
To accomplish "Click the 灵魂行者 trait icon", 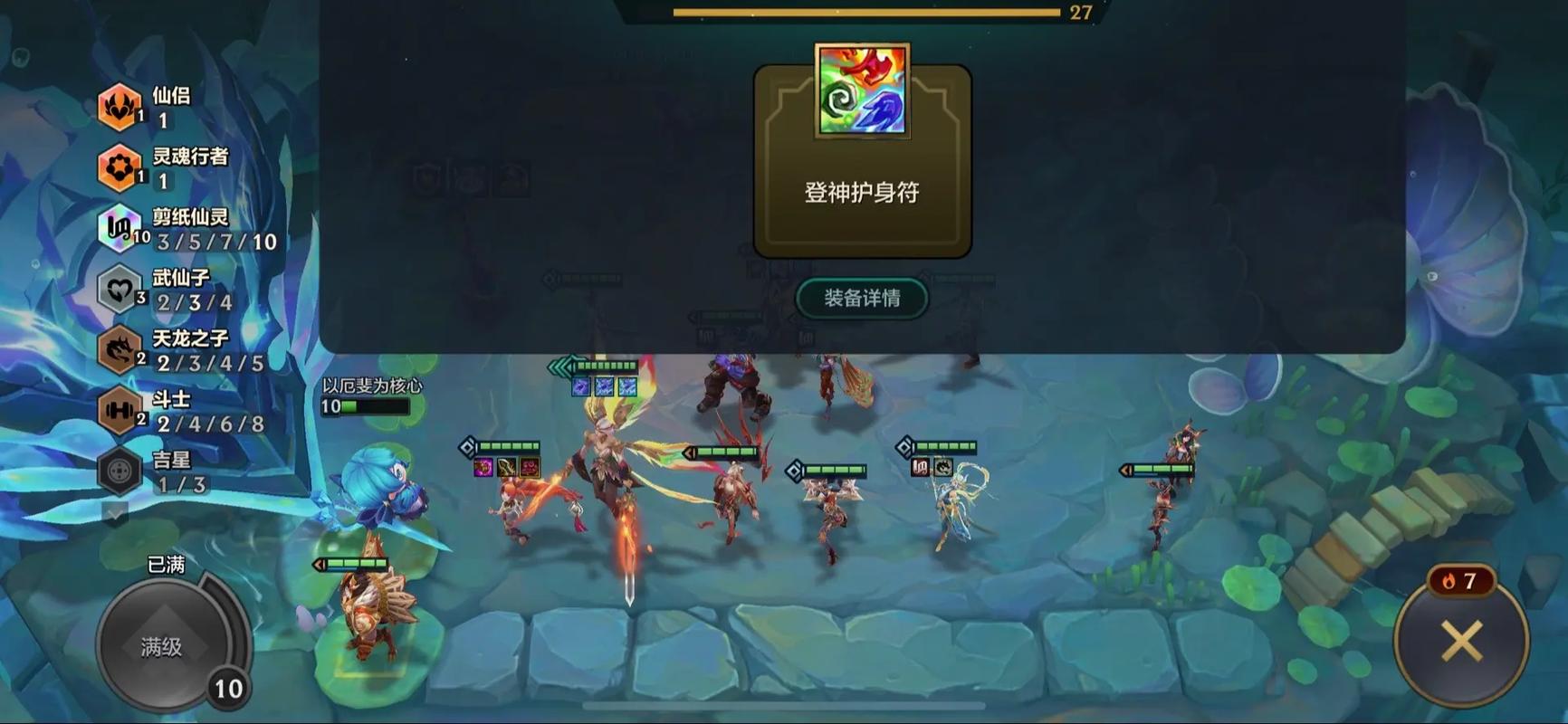I will [x=119, y=167].
